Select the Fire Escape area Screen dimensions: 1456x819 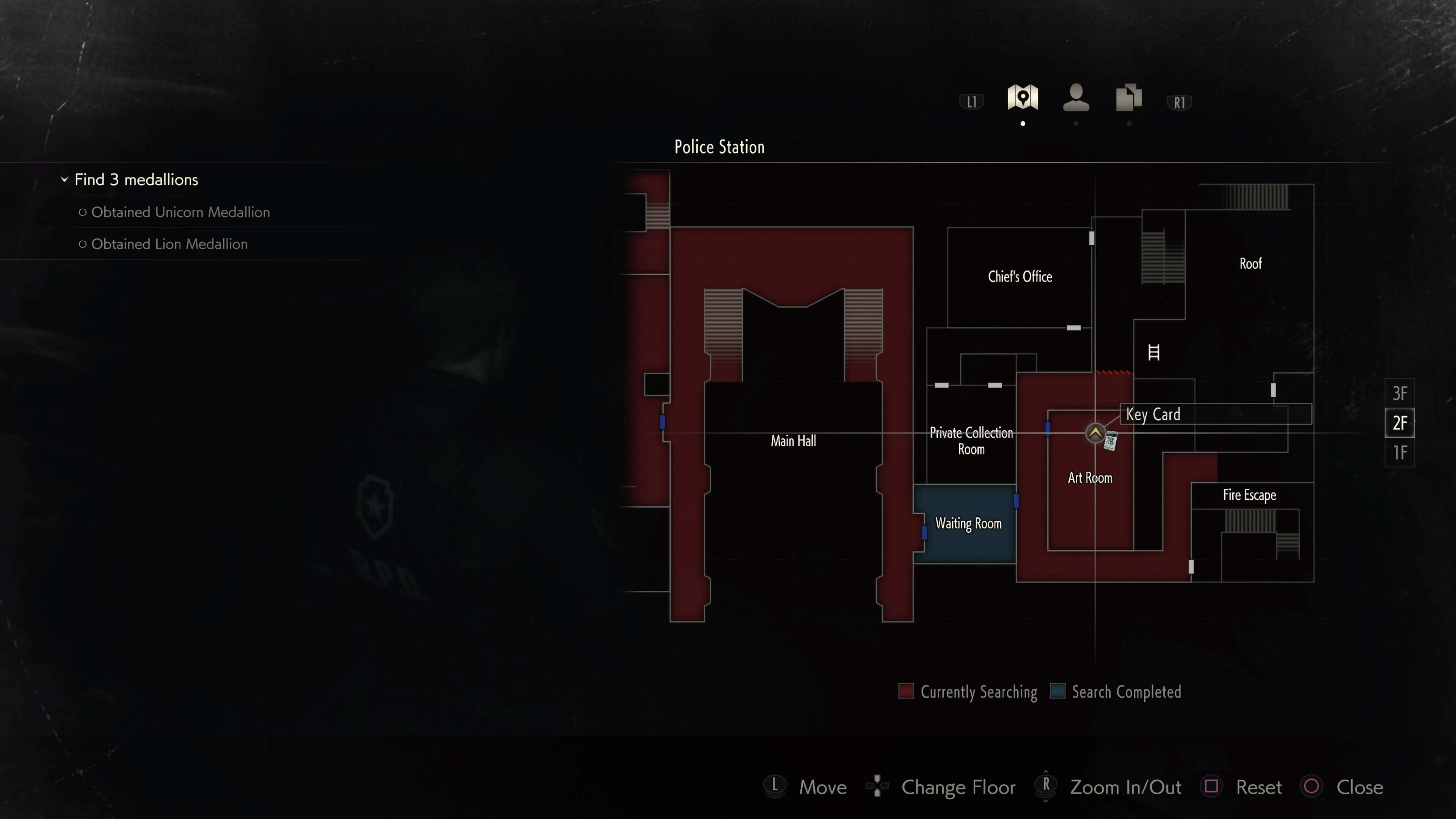(x=1249, y=495)
